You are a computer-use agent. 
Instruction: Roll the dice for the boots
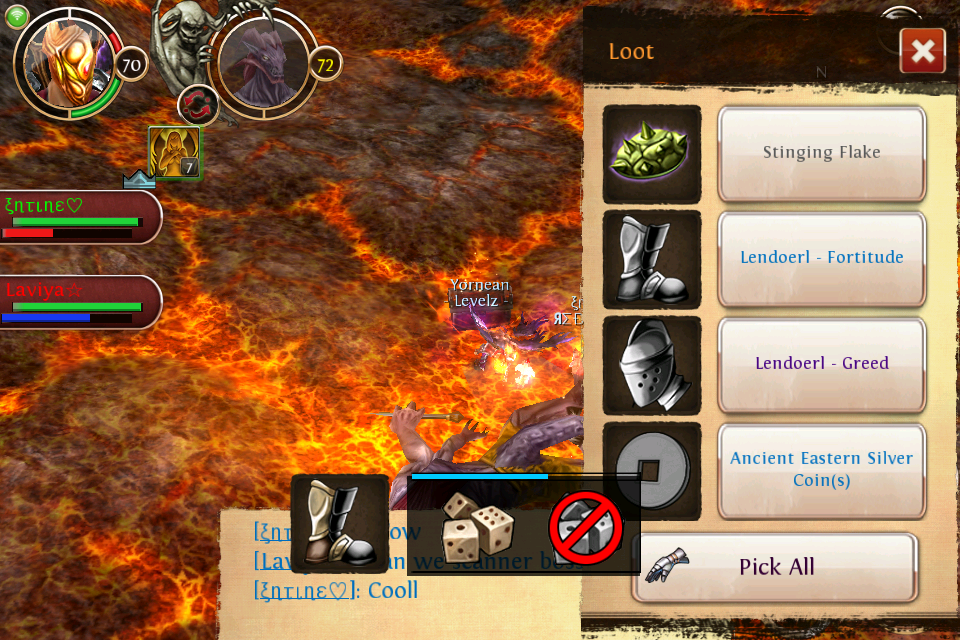[478, 527]
